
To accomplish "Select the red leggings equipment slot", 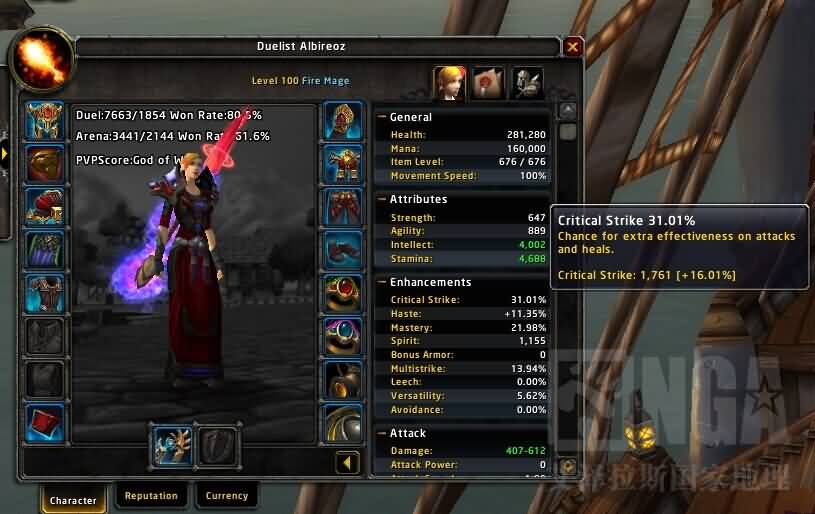I will [343, 207].
